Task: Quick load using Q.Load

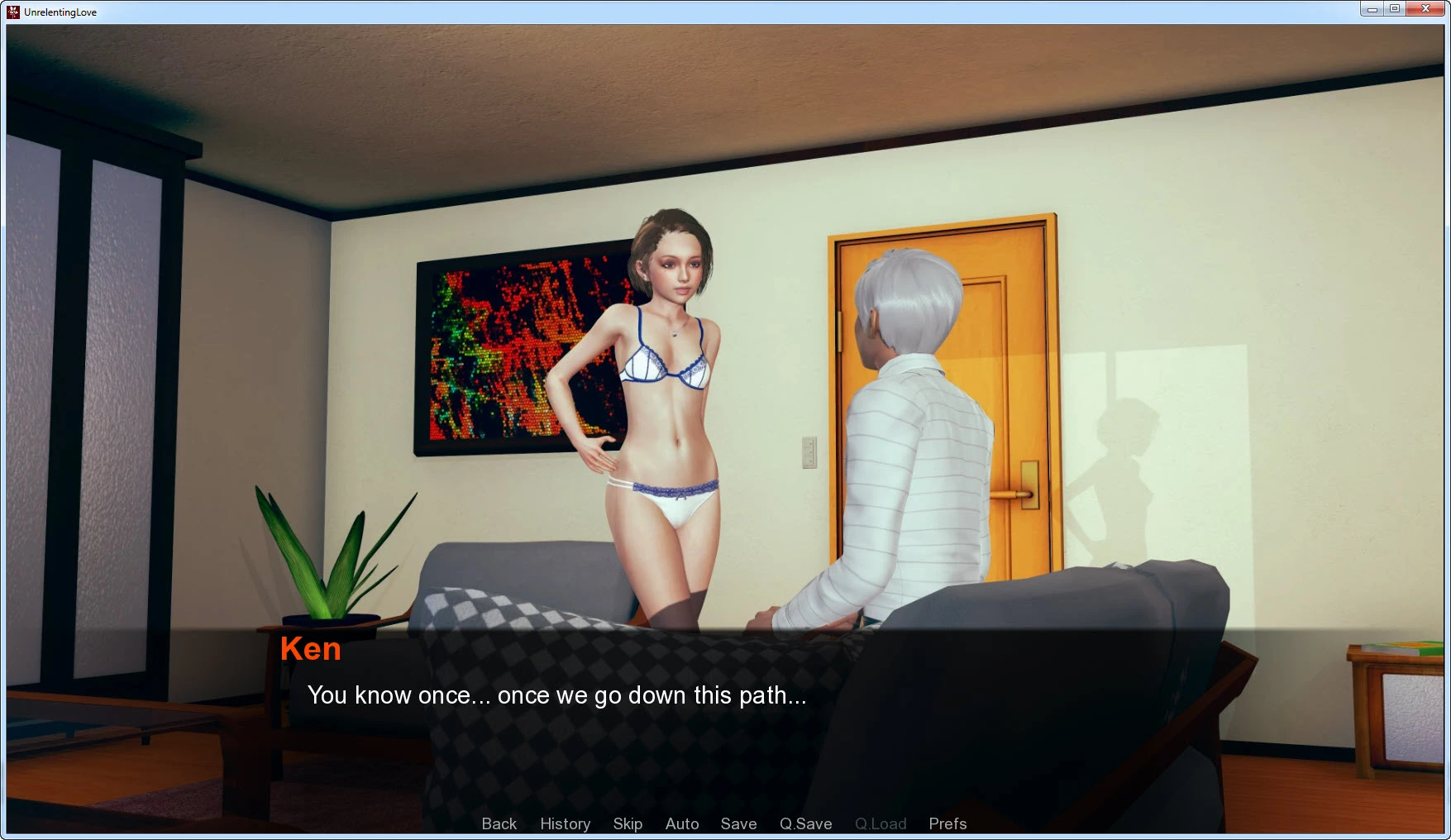Action: [x=881, y=823]
